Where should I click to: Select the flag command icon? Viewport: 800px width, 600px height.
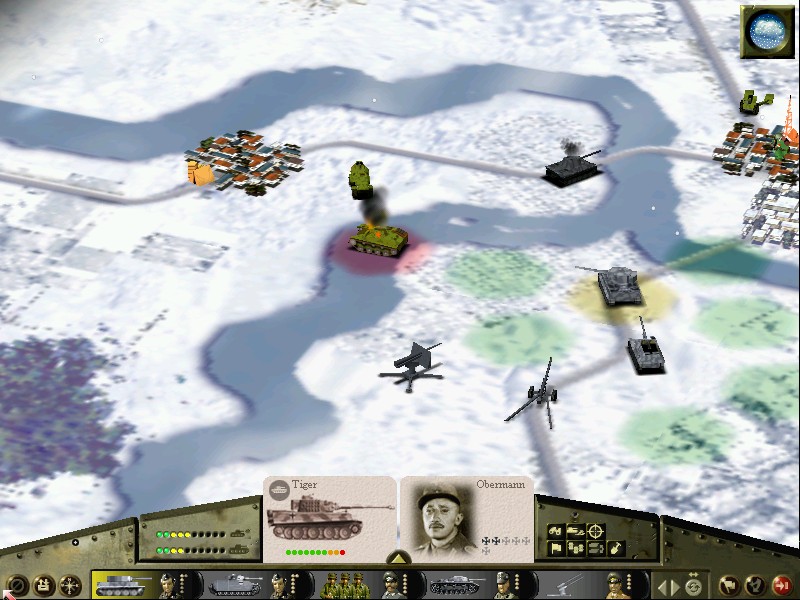click(554, 549)
